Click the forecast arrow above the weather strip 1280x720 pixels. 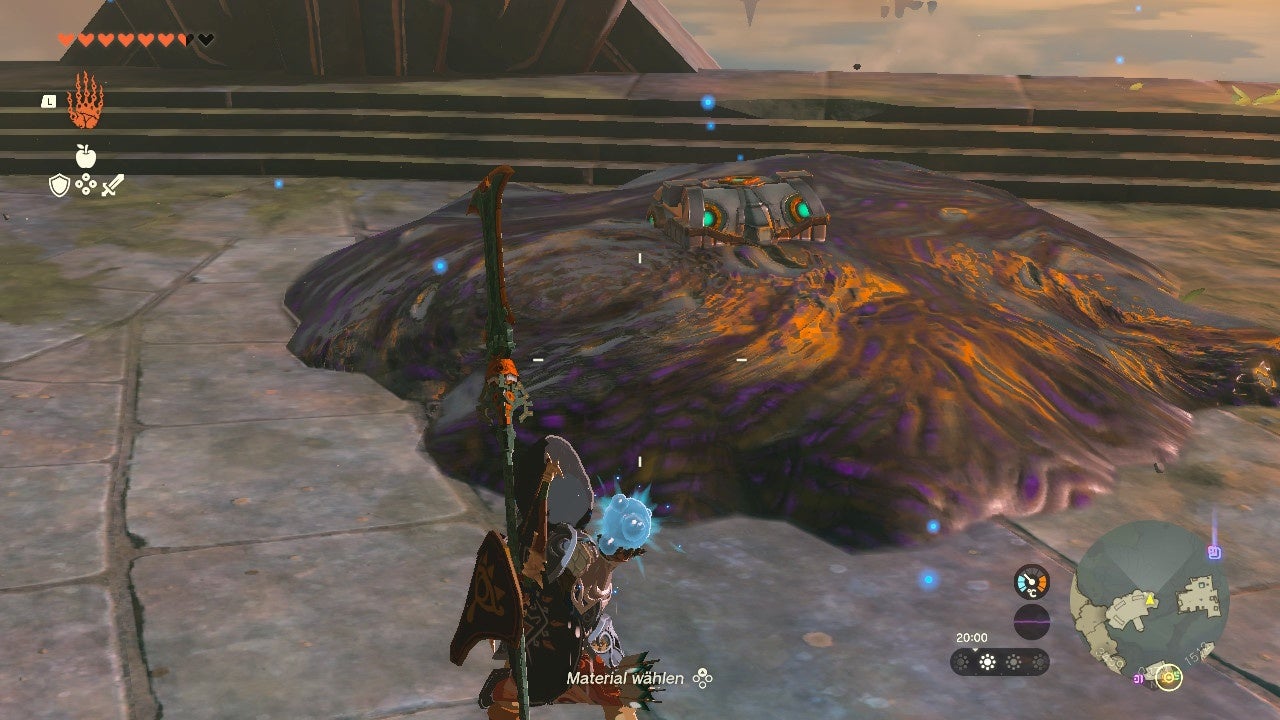pos(976,650)
